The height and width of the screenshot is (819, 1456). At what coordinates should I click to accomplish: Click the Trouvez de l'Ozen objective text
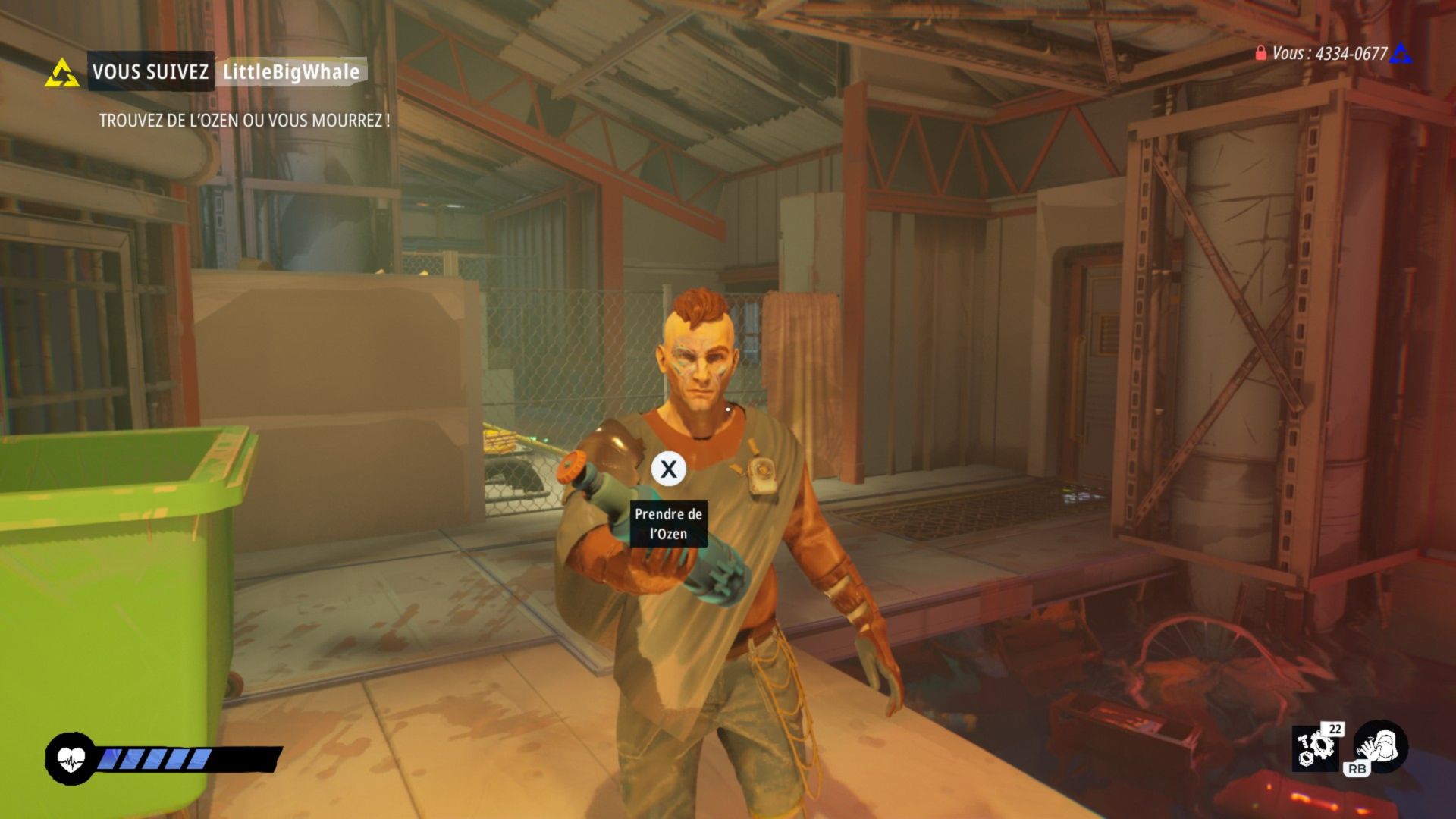tap(244, 120)
